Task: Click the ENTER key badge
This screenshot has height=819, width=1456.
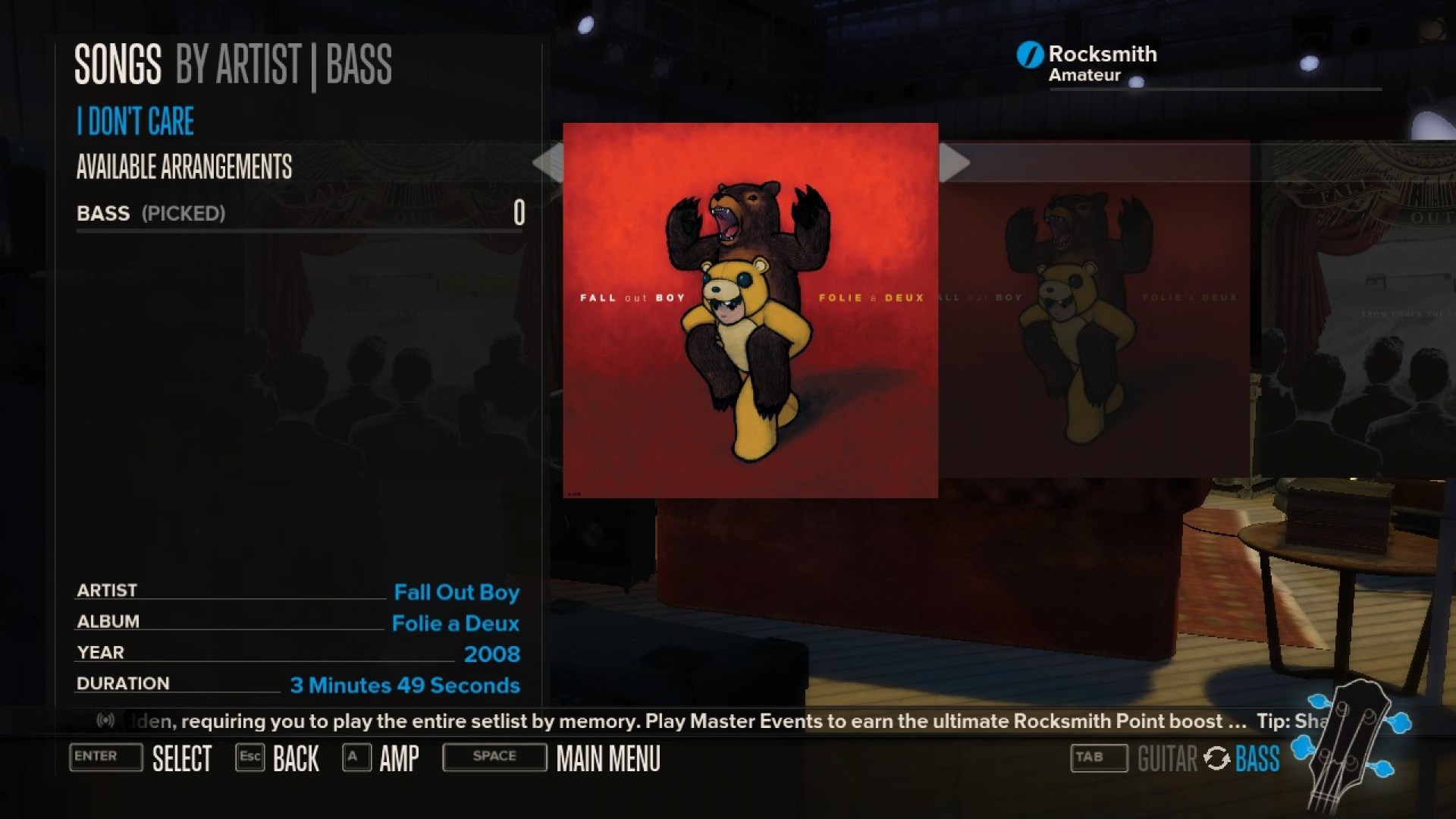Action: 105,758
